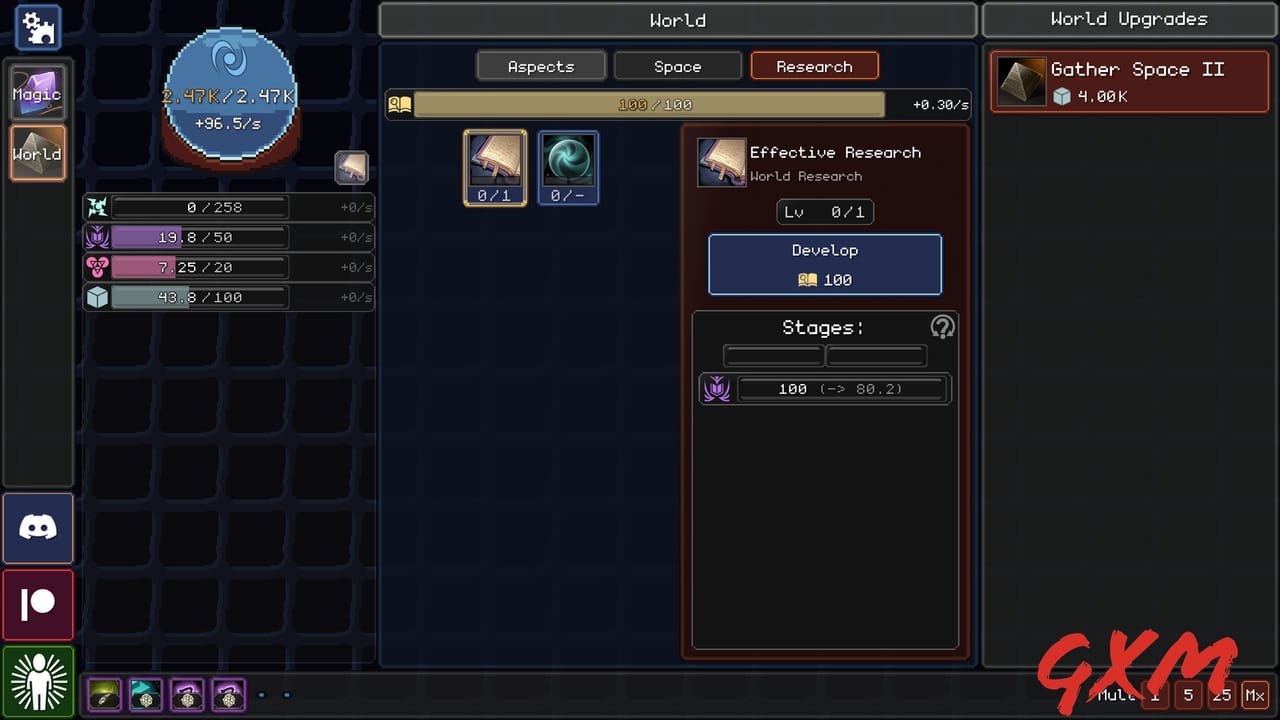The width and height of the screenshot is (1280, 720).
Task: Click the storage icon beside the mana orb
Action: pos(352,167)
